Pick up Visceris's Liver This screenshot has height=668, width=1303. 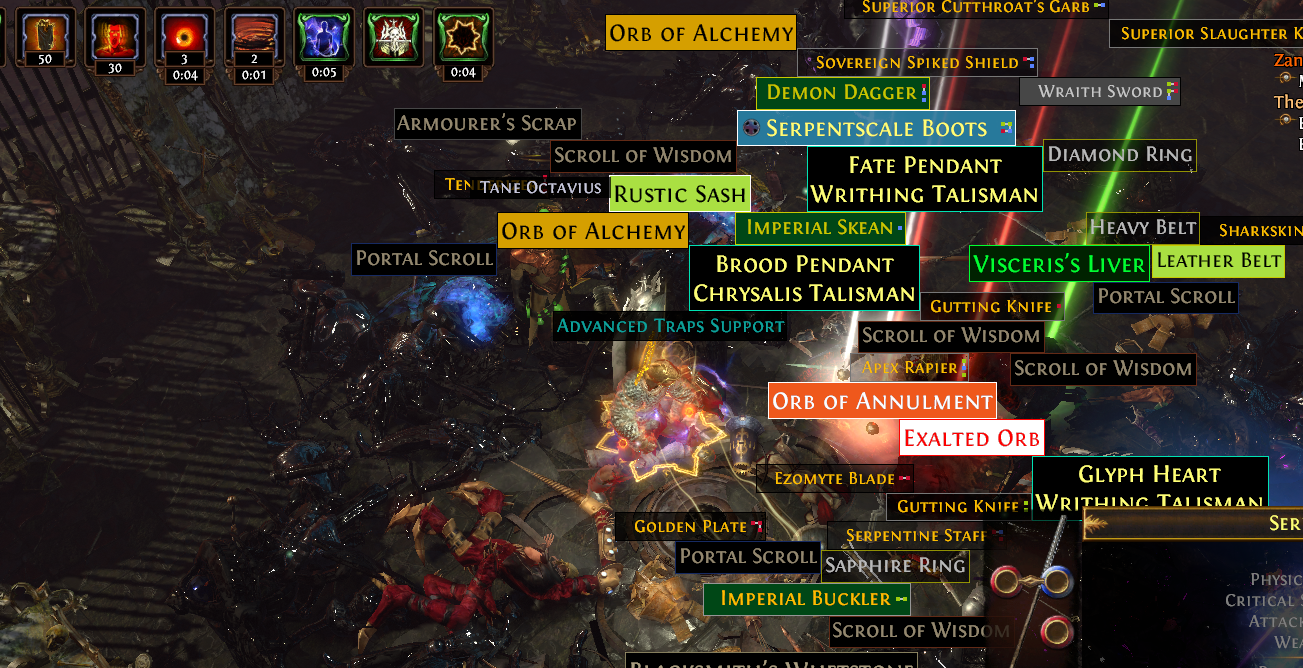(x=1058, y=265)
